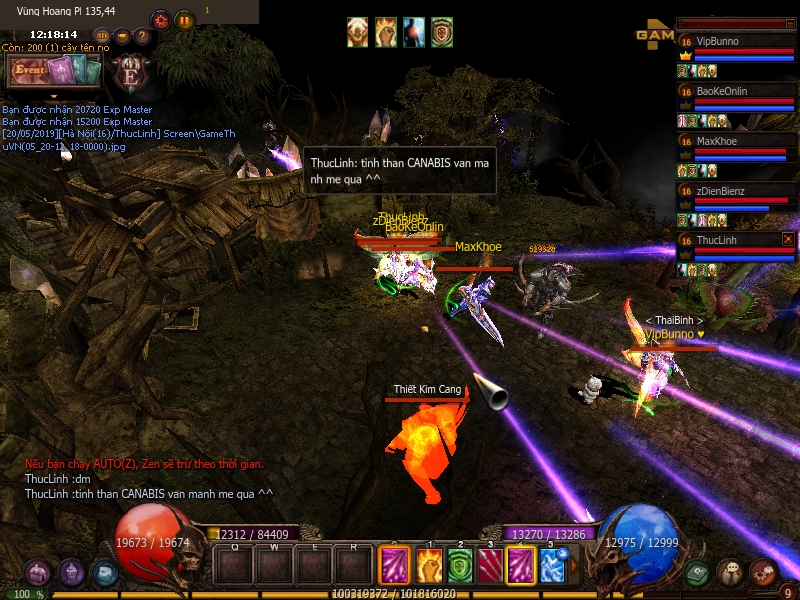Image resolution: width=800 pixels, height=600 pixels.
Task: Open the gear settings button
Action: click(160, 19)
